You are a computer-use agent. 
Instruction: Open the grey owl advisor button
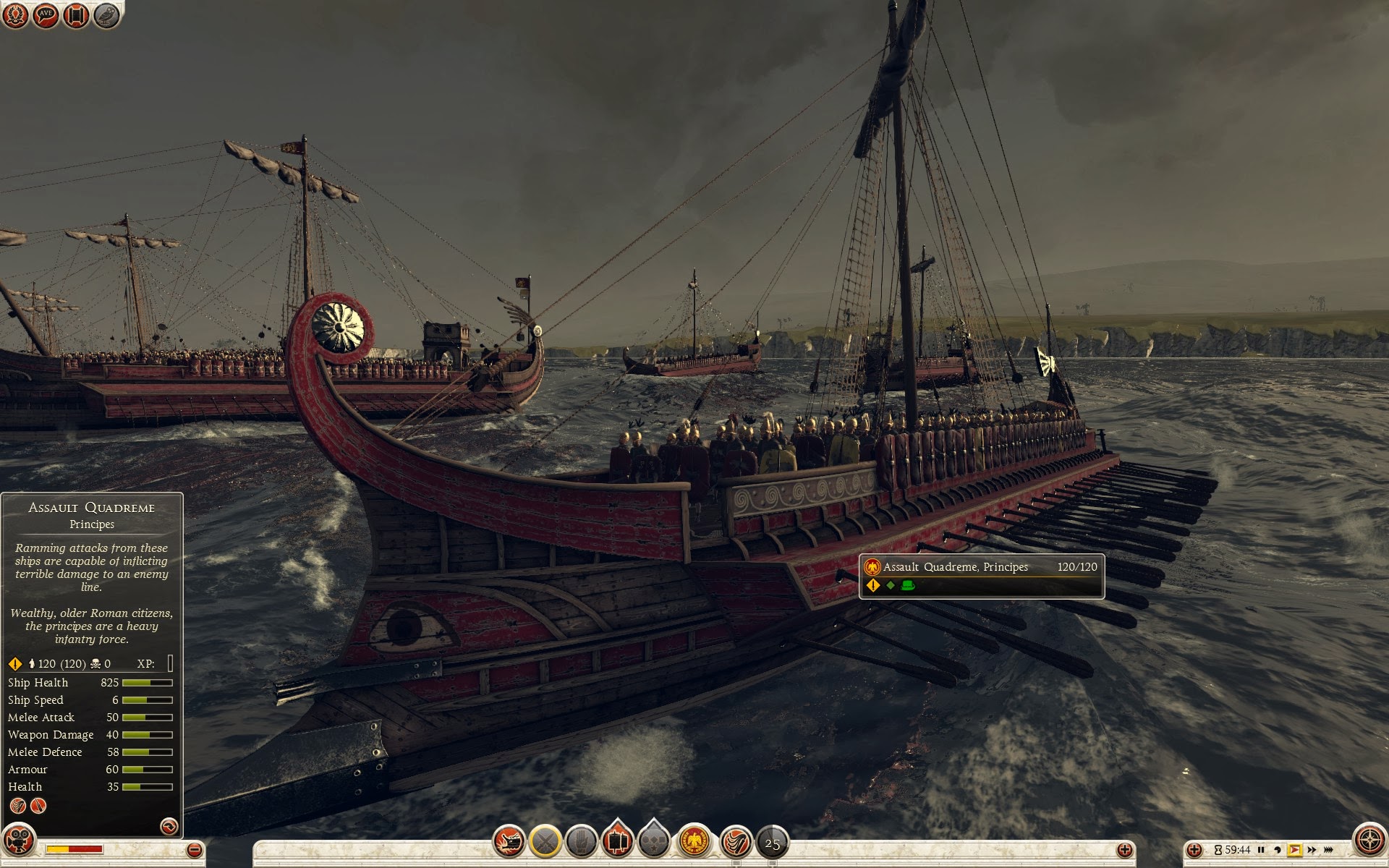coord(106,15)
